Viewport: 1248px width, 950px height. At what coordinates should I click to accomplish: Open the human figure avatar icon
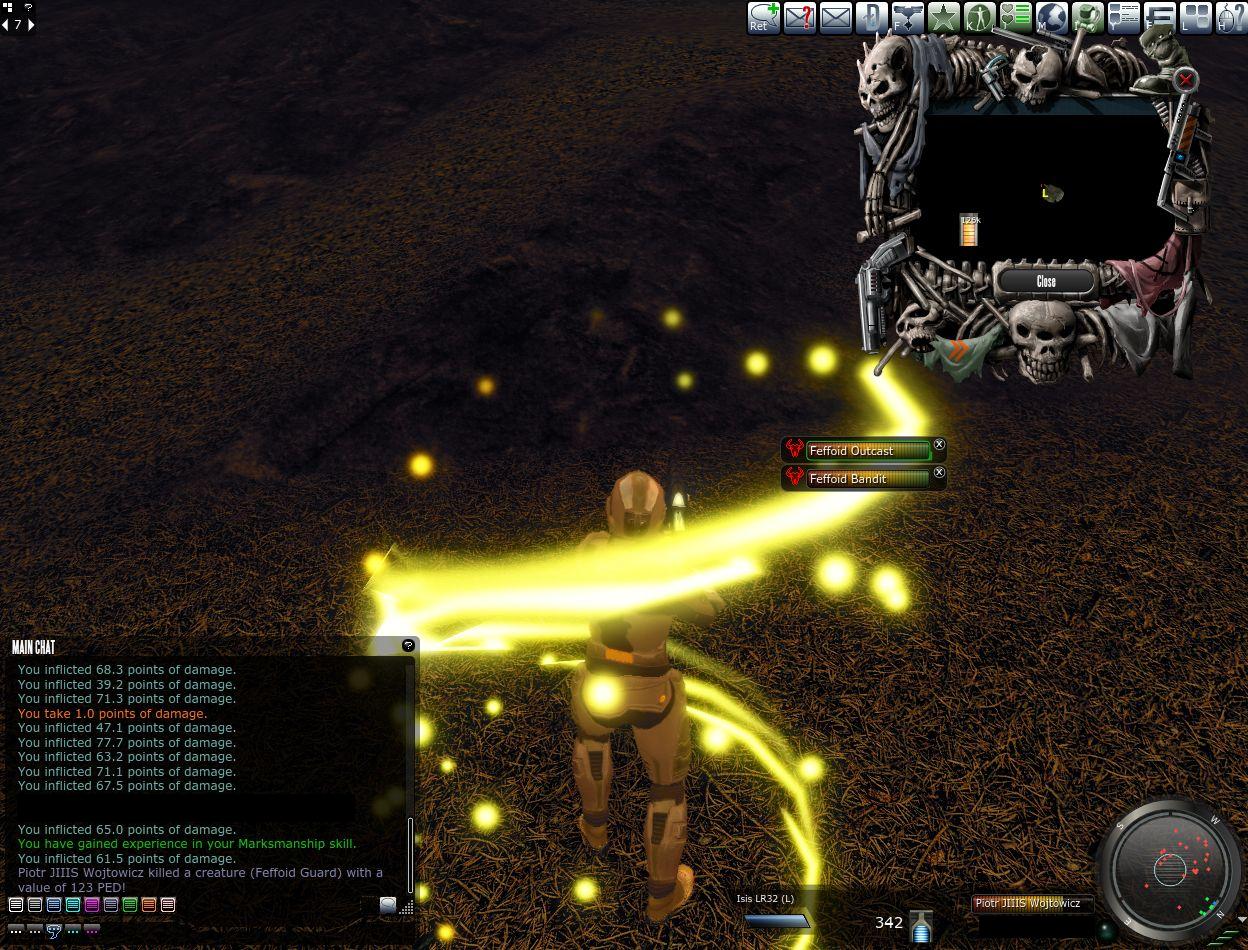(979, 17)
